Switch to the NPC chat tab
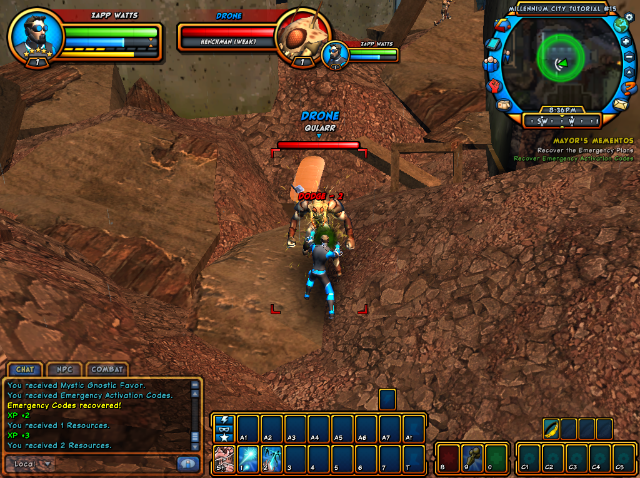The height and width of the screenshot is (478, 640). tap(64, 369)
